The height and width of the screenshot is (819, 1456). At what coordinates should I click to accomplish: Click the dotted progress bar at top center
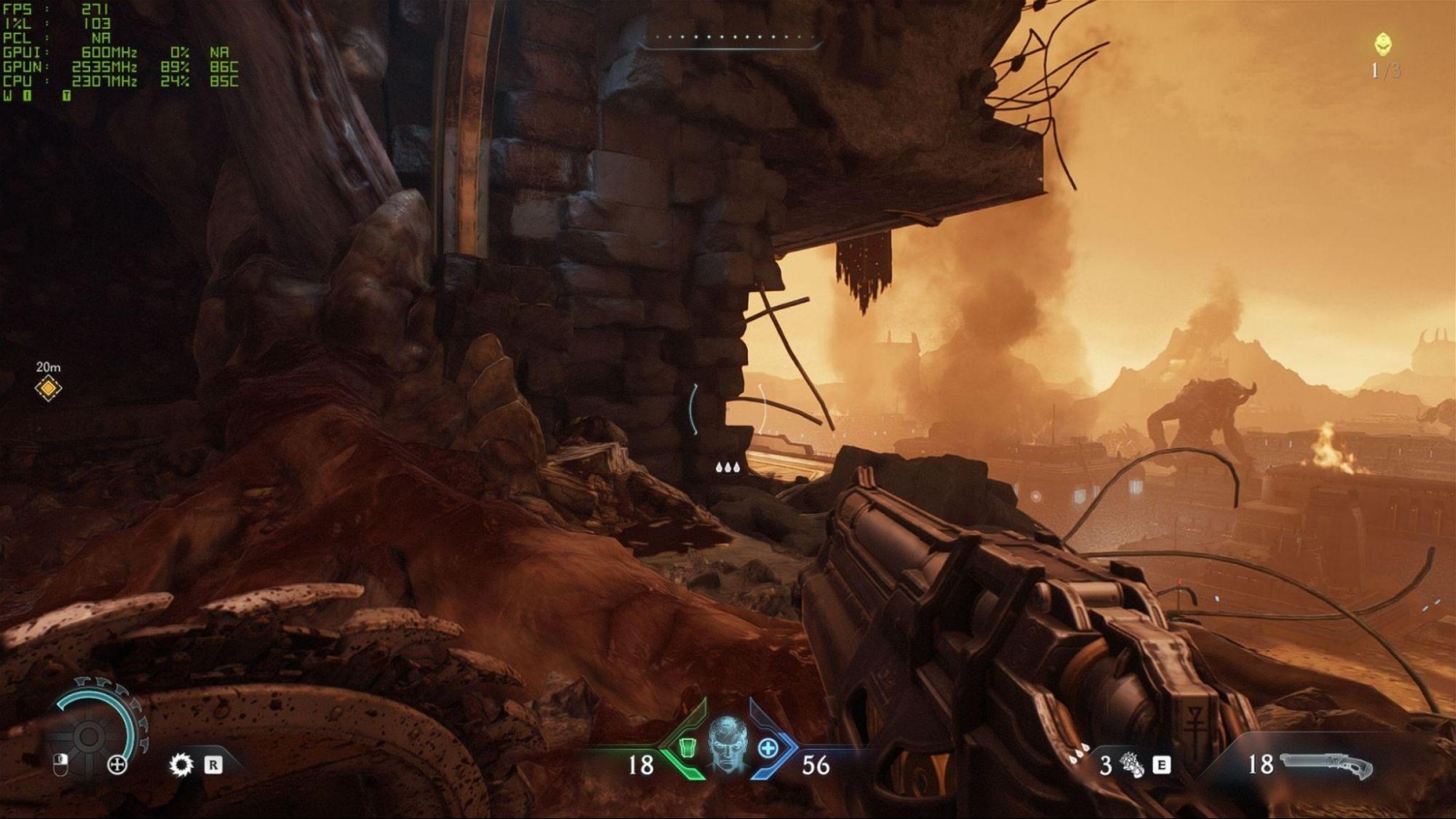click(x=728, y=39)
